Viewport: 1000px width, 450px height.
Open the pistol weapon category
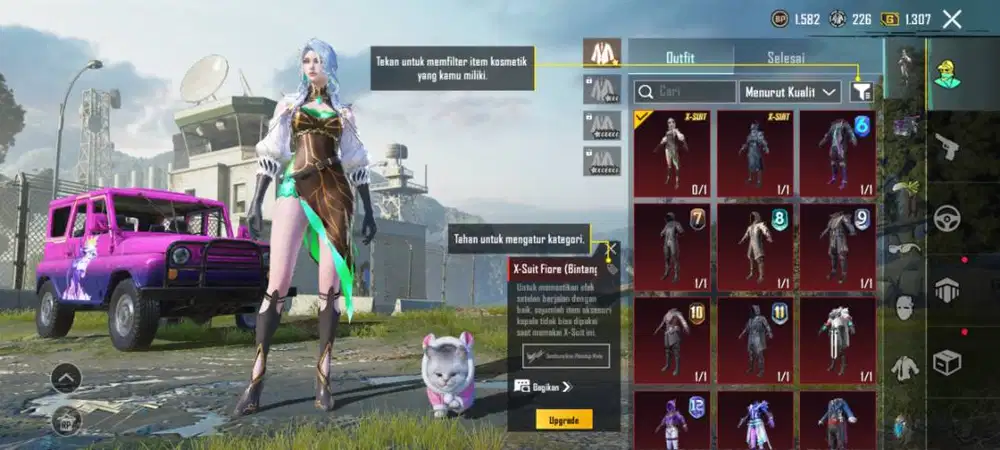click(x=946, y=147)
